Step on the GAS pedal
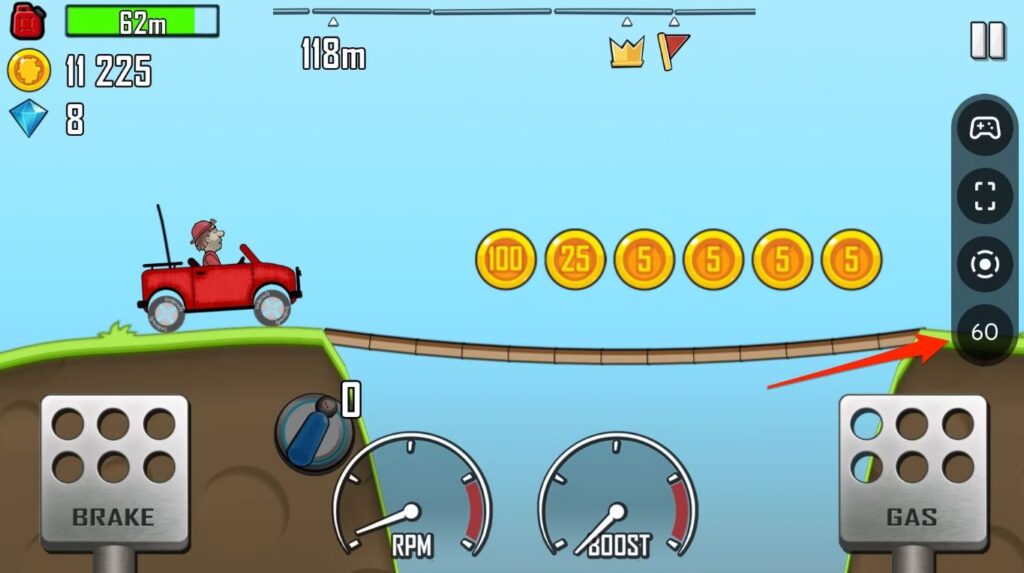Image resolution: width=1024 pixels, height=573 pixels. [x=911, y=471]
